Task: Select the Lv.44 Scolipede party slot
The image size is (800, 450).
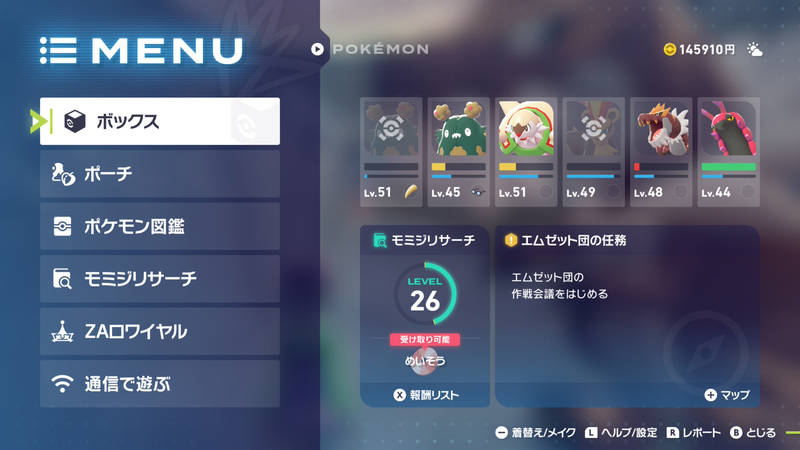Action: (x=727, y=150)
